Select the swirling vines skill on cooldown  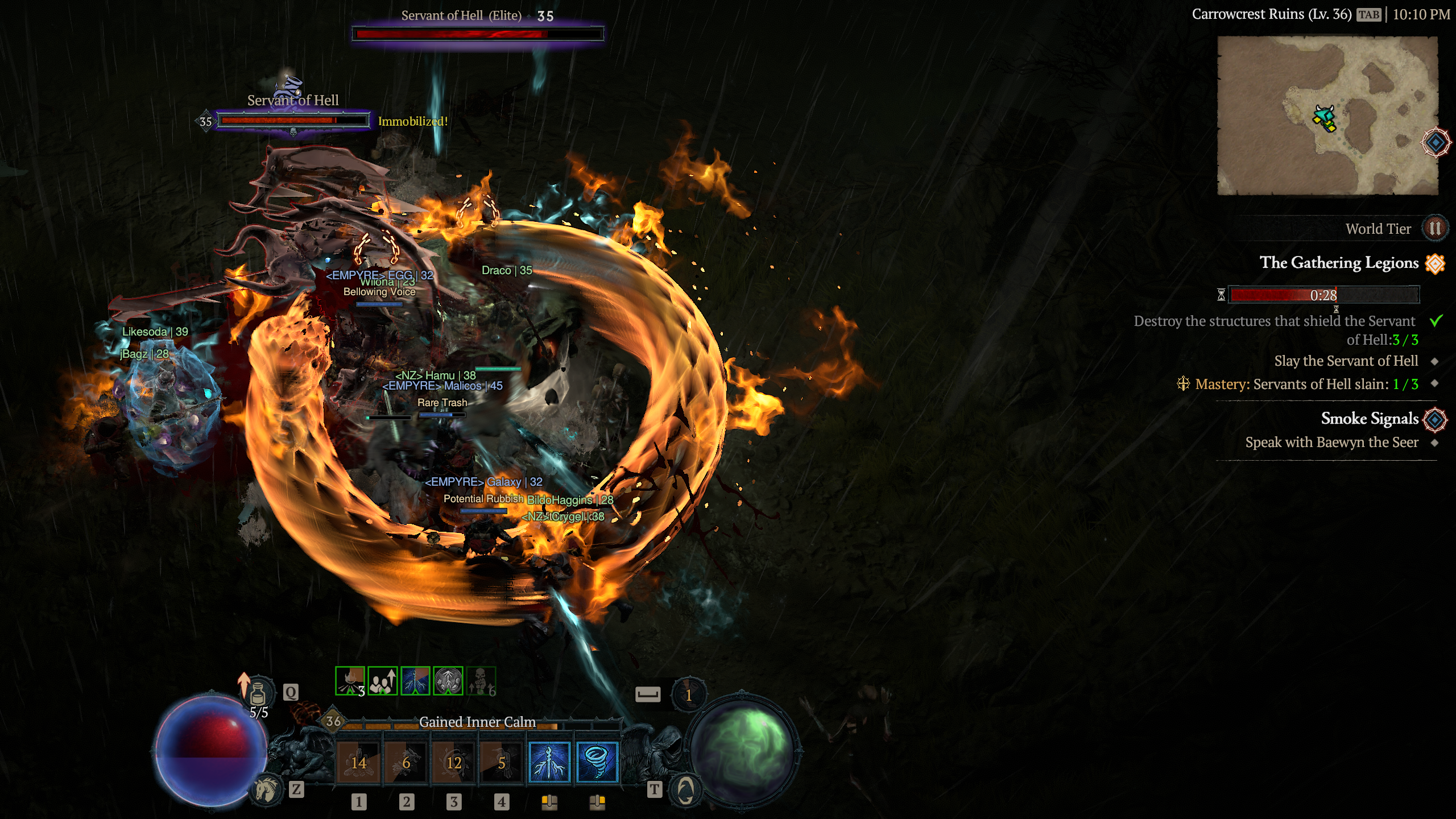click(454, 762)
